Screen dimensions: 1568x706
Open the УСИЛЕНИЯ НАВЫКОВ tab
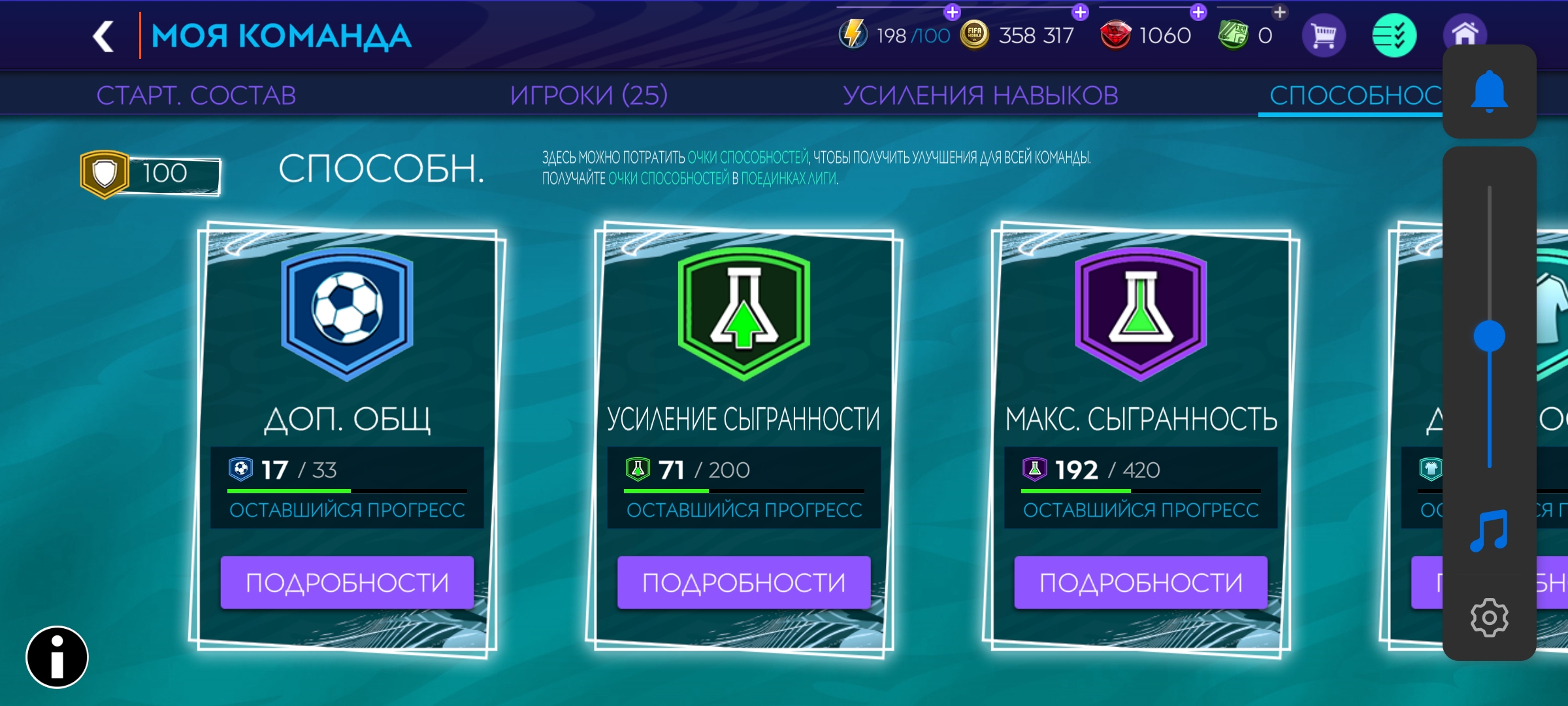[981, 93]
